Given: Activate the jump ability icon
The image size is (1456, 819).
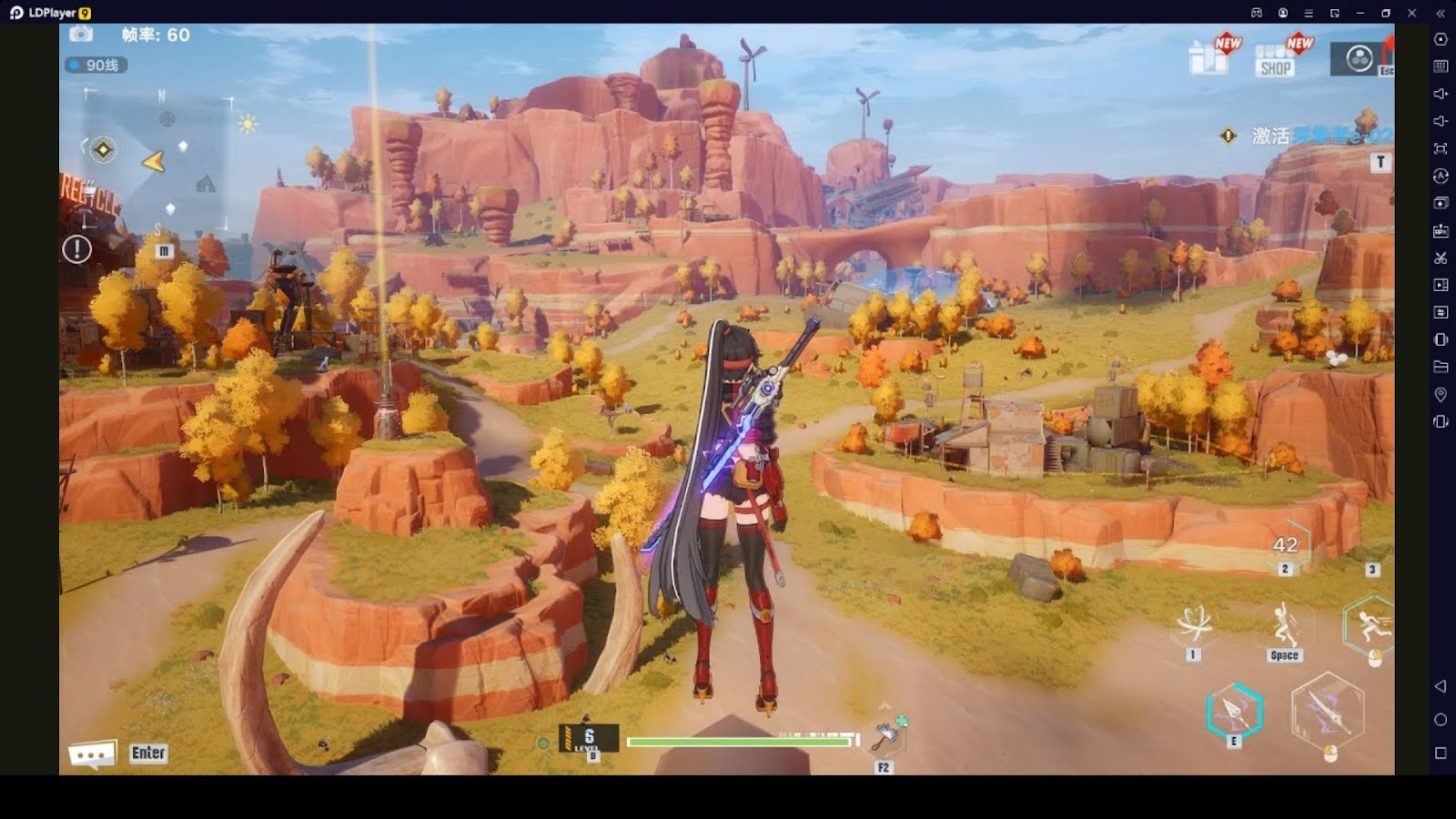Looking at the screenshot, I should (x=1284, y=625).
